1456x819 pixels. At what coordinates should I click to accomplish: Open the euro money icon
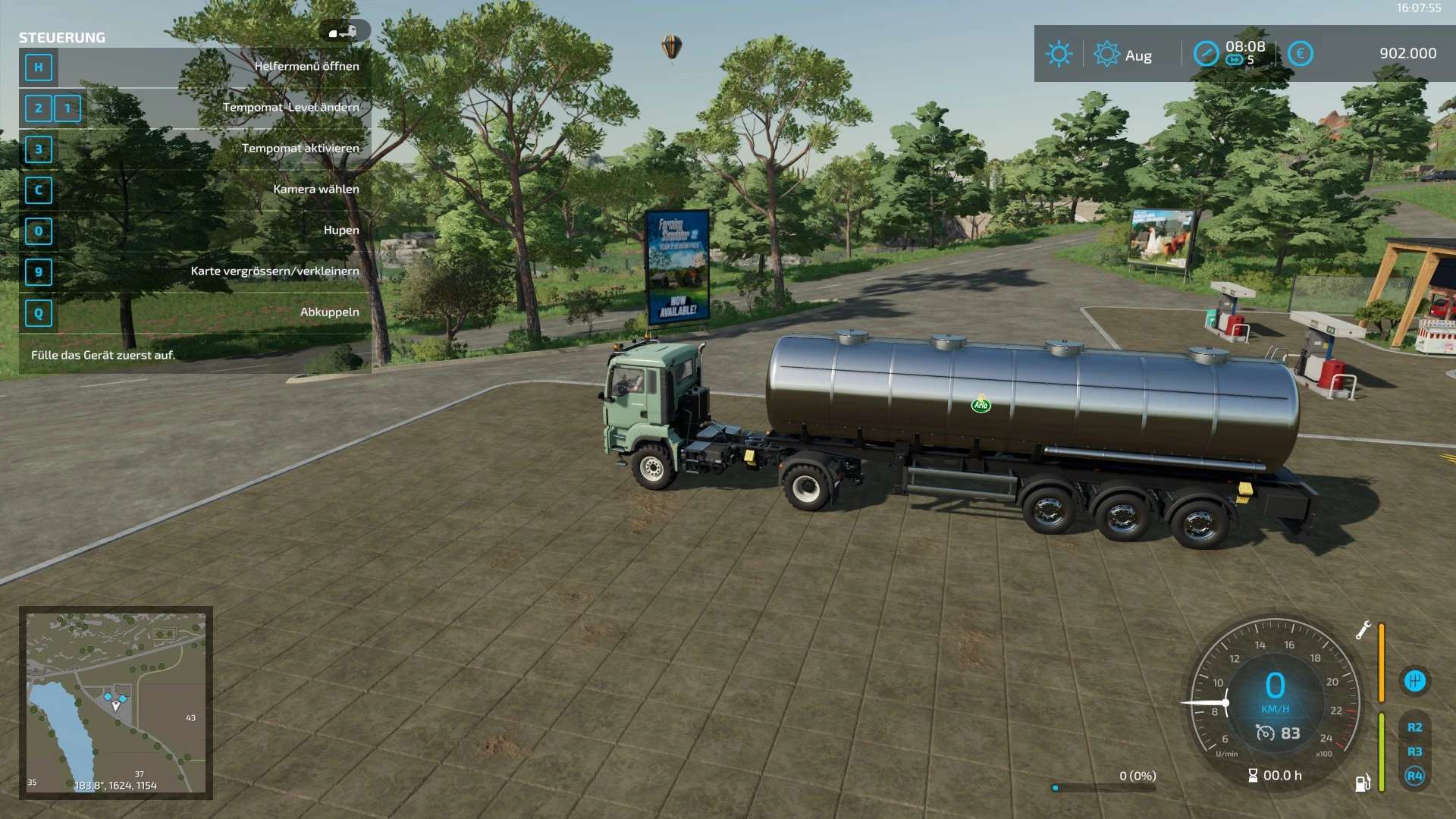tap(1300, 54)
